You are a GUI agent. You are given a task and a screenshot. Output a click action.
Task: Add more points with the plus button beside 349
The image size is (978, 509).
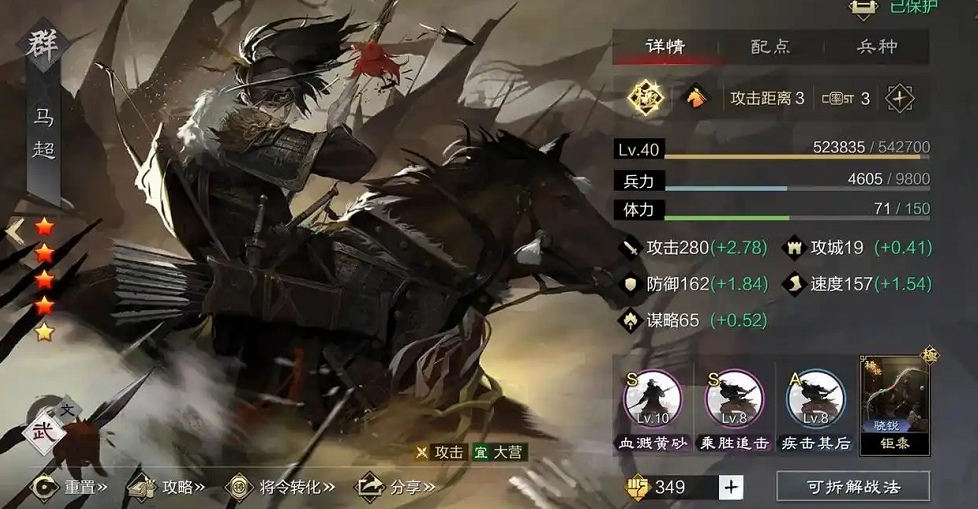pos(731,487)
